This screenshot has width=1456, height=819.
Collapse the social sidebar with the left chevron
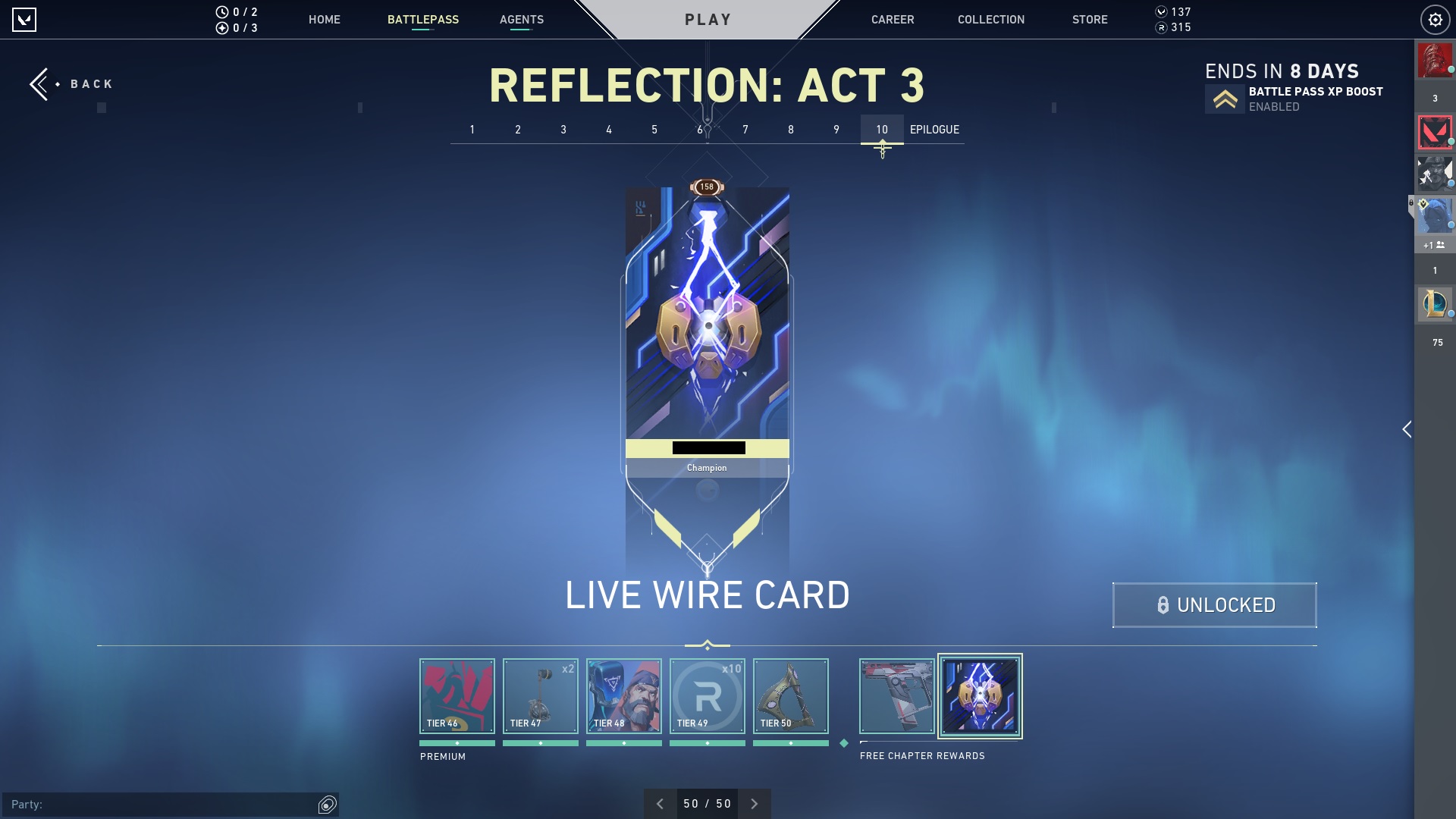coord(1407,429)
